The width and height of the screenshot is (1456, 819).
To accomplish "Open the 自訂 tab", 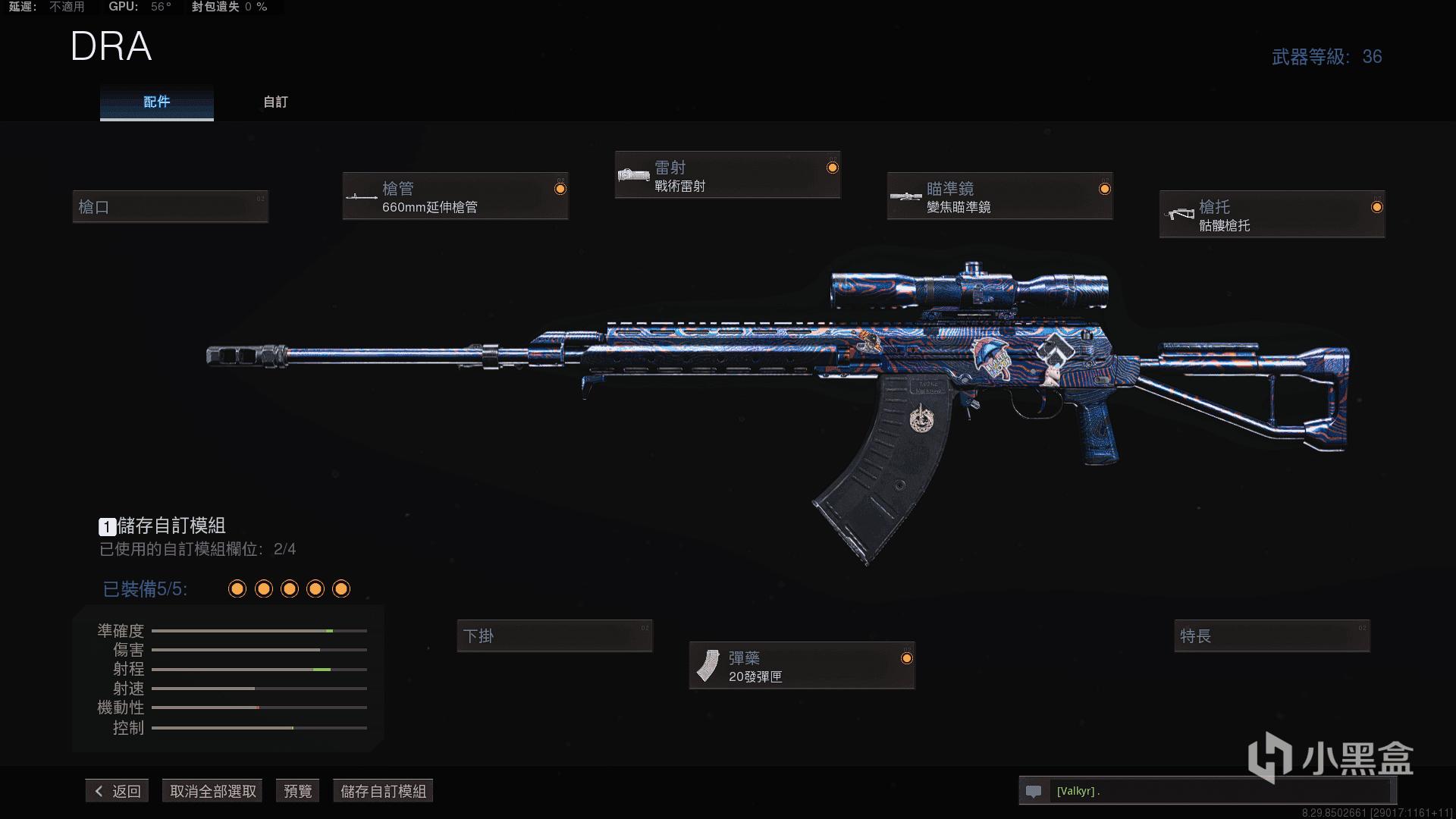I will coord(275,102).
